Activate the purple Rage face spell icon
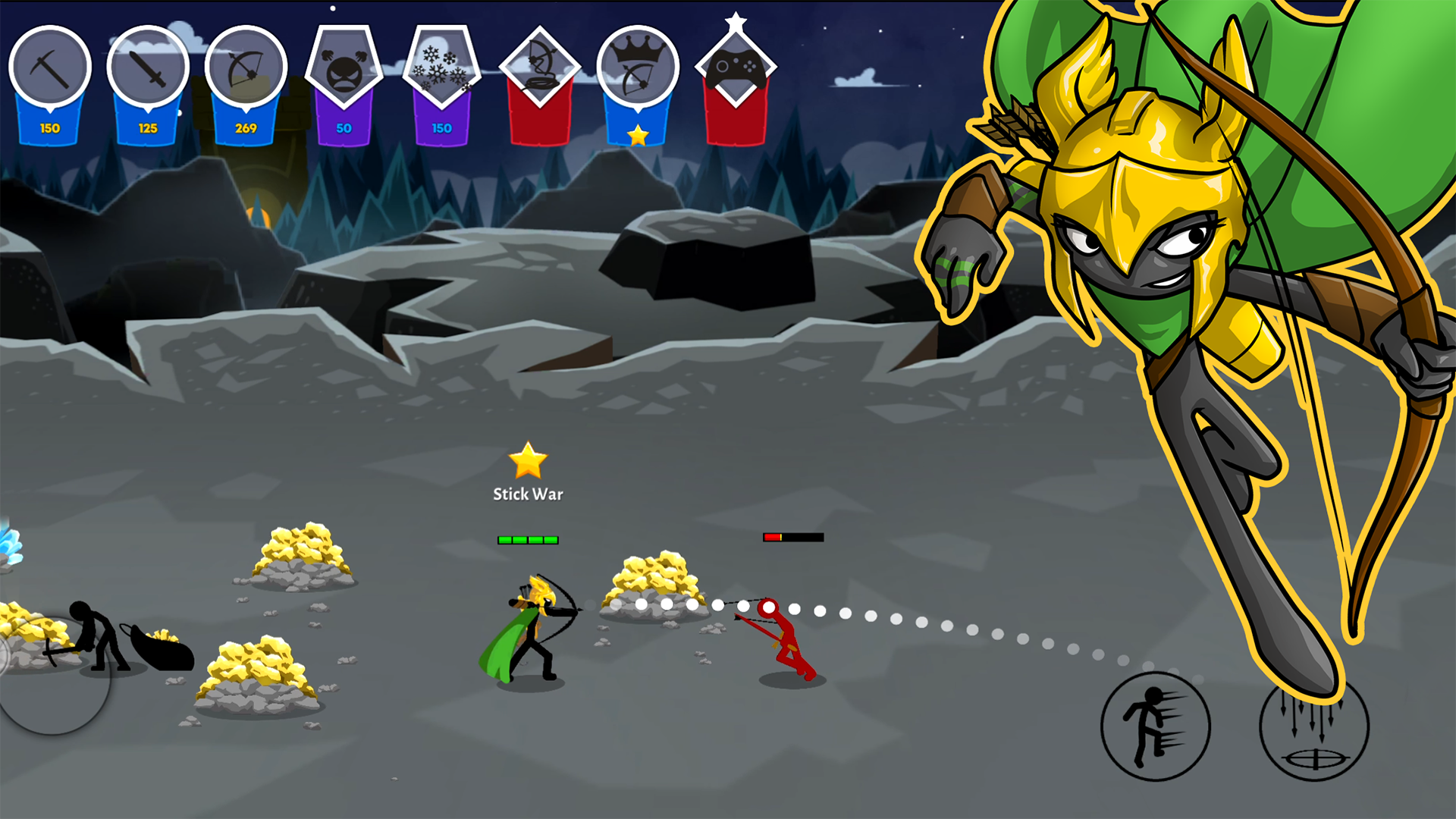1456x819 pixels. pos(345,64)
